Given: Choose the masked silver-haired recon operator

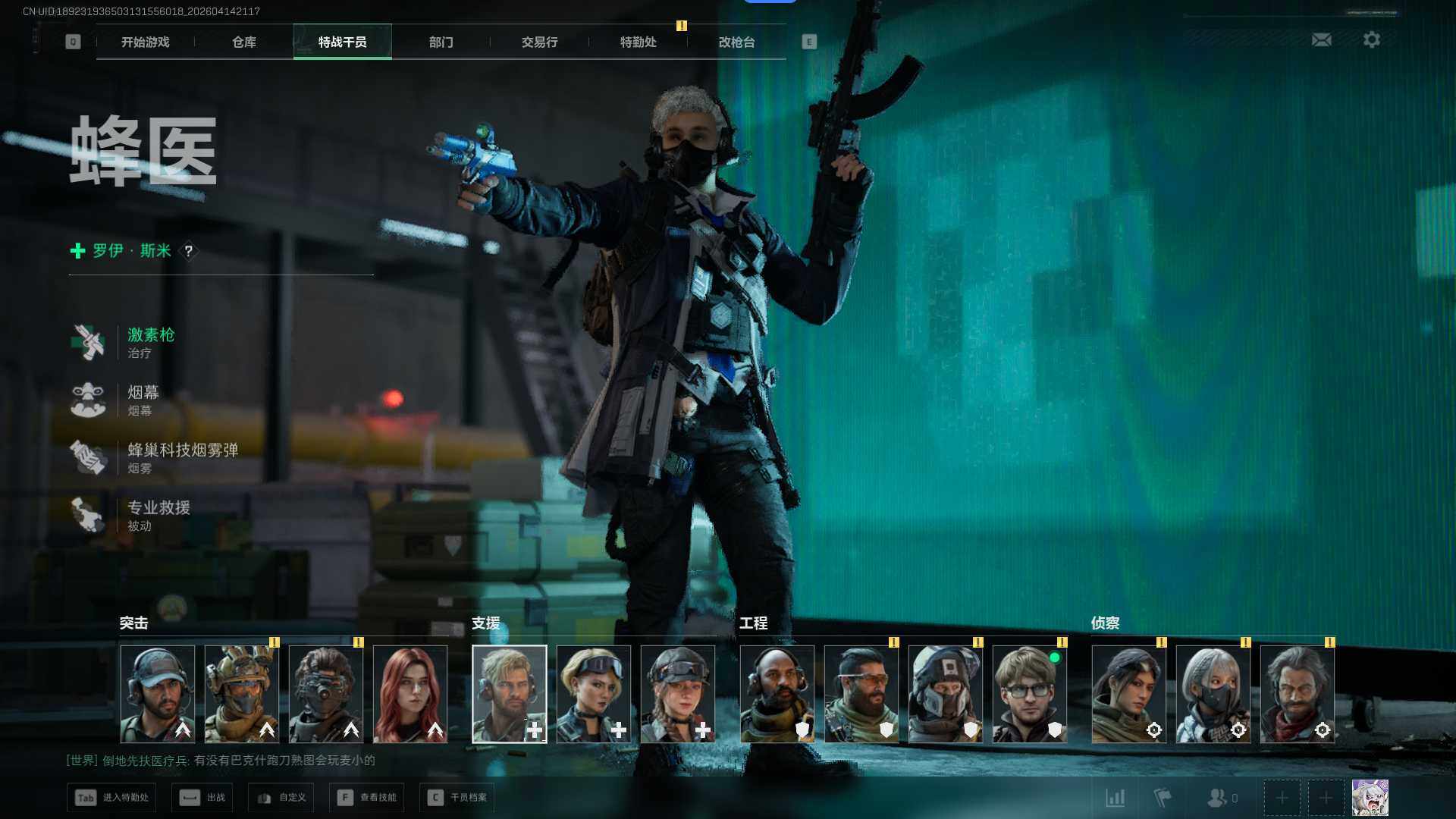Looking at the screenshot, I should click(1213, 694).
